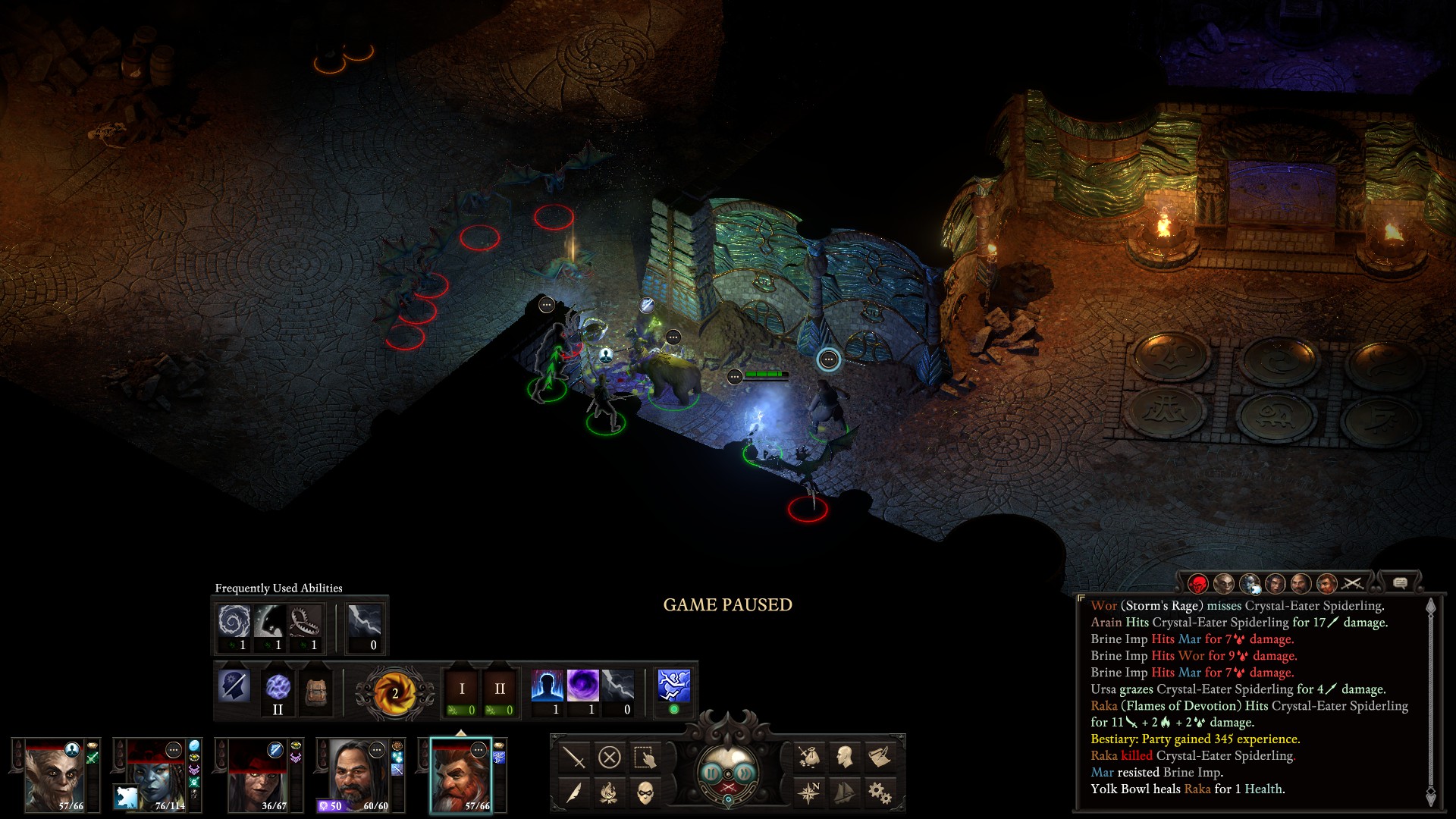Unpause the game with the pause button
The width and height of the screenshot is (1456, 819).
tap(711, 773)
